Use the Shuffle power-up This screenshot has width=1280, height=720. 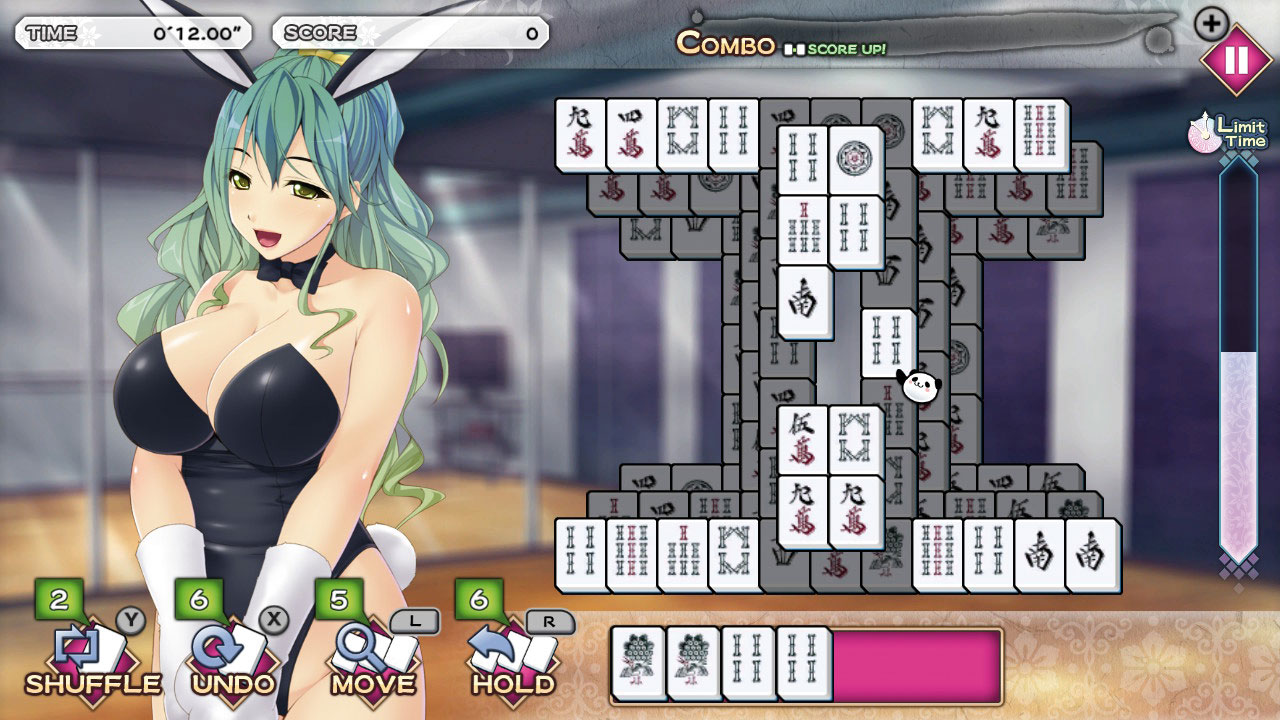point(90,655)
